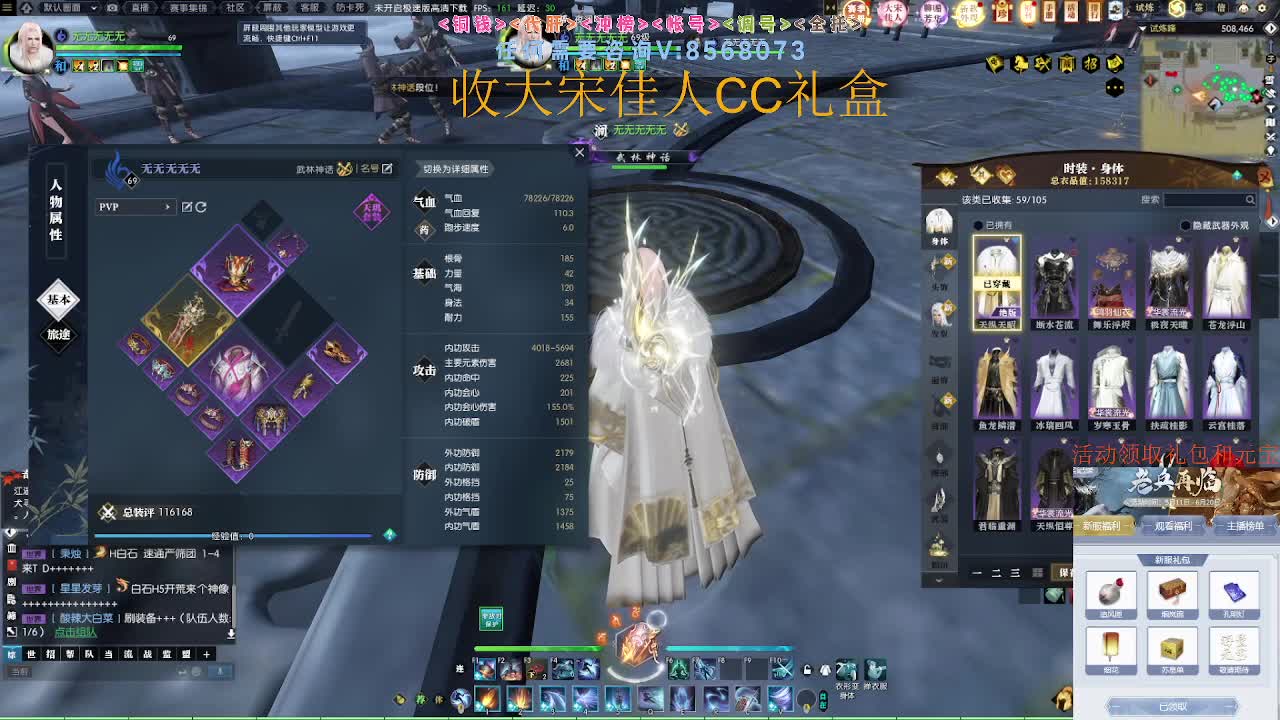Expand chat history with the down arrow
Viewport: 1280px width, 720px height.
[231, 632]
